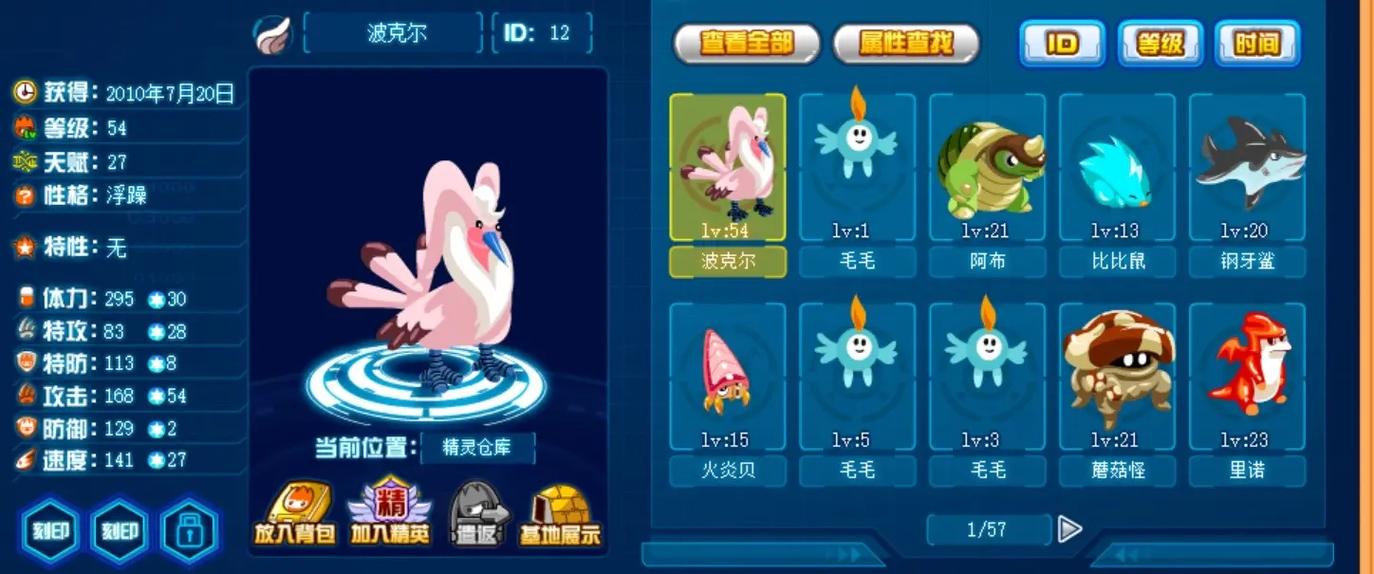This screenshot has width=1374, height=574.
Task: Click 放入背包 put in bag button
Action: coord(293,514)
